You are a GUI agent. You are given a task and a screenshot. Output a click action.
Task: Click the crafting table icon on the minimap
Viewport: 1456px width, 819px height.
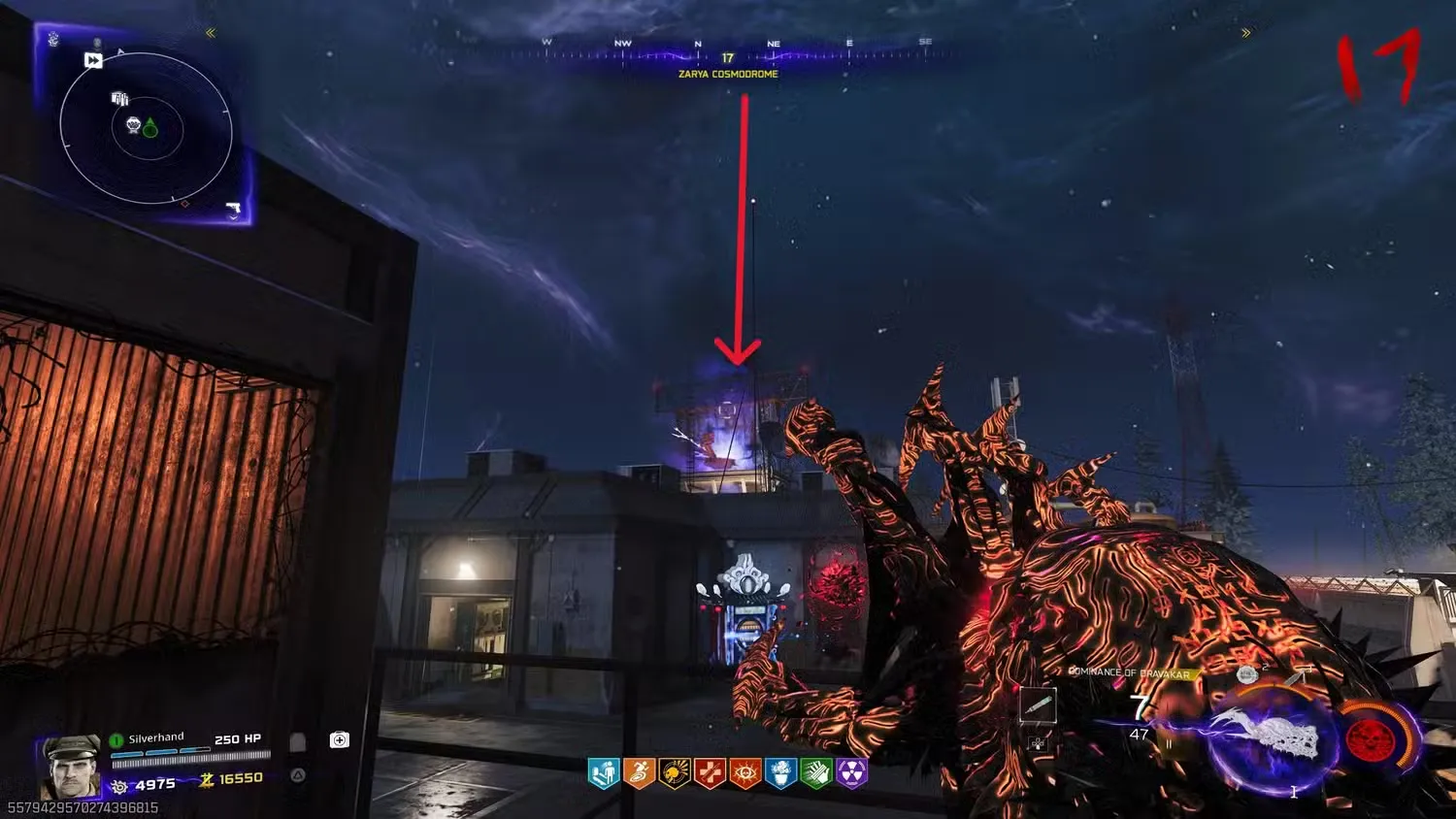[x=119, y=98]
